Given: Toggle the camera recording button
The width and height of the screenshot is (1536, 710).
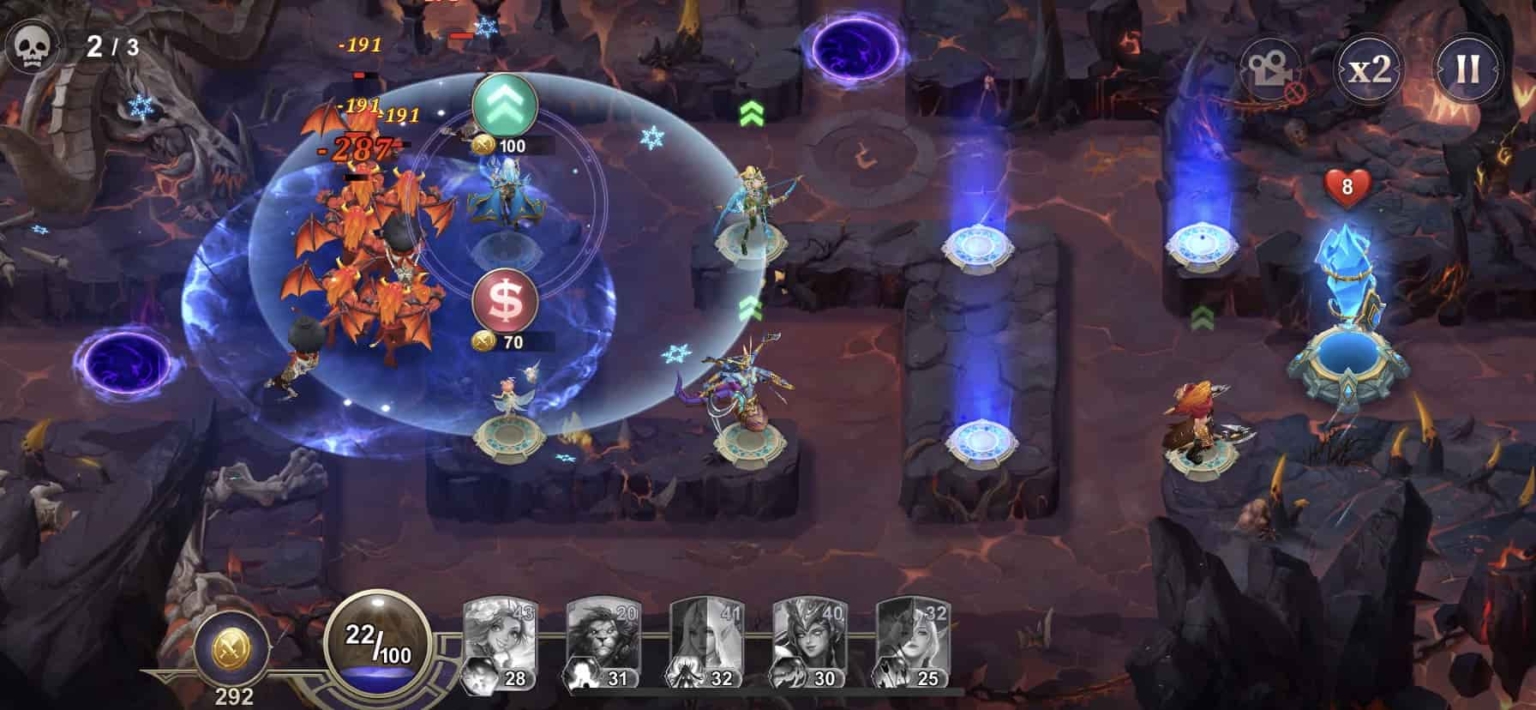Looking at the screenshot, I should pos(1271,70).
